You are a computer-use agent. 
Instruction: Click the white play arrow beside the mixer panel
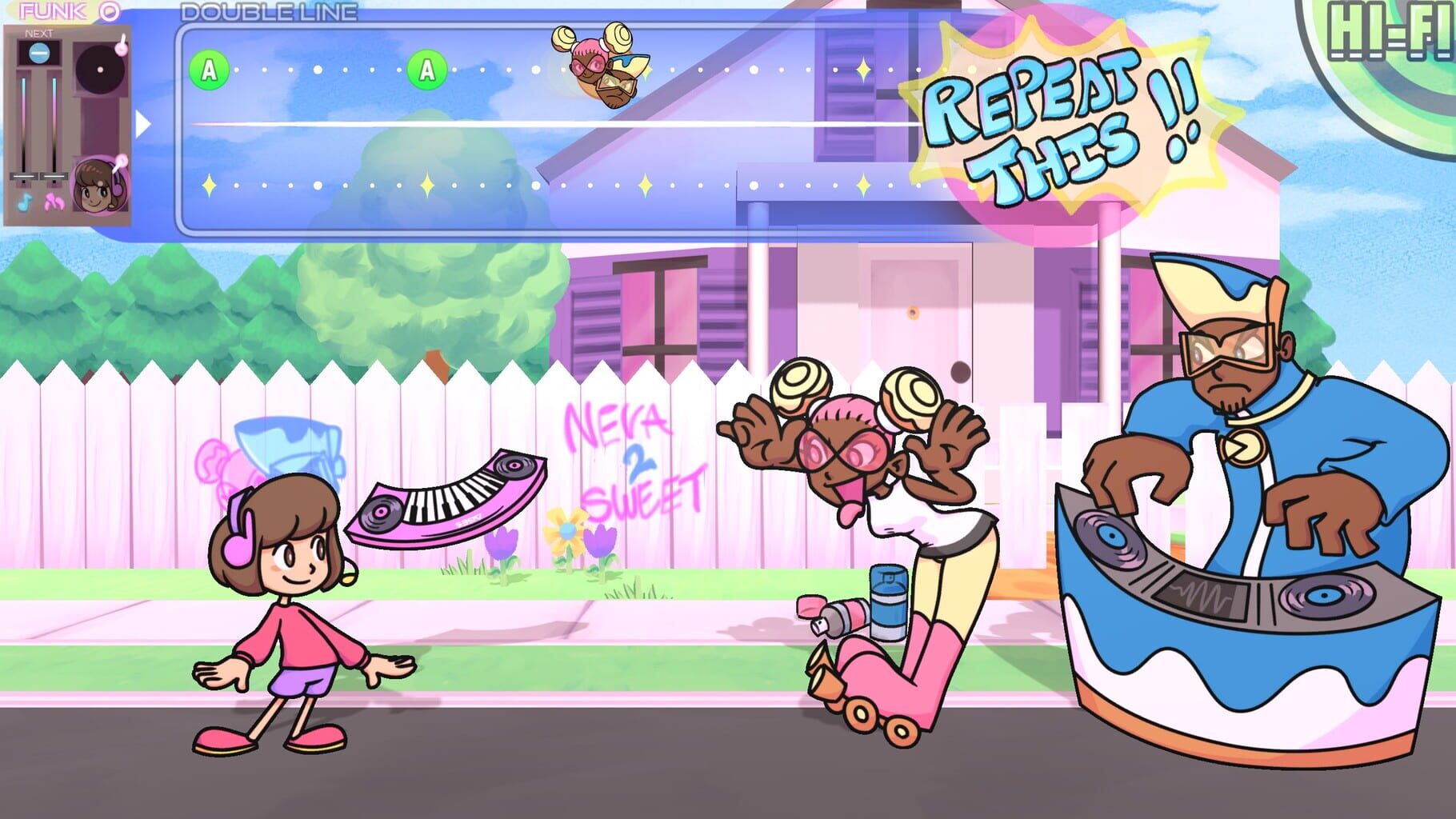[144, 123]
